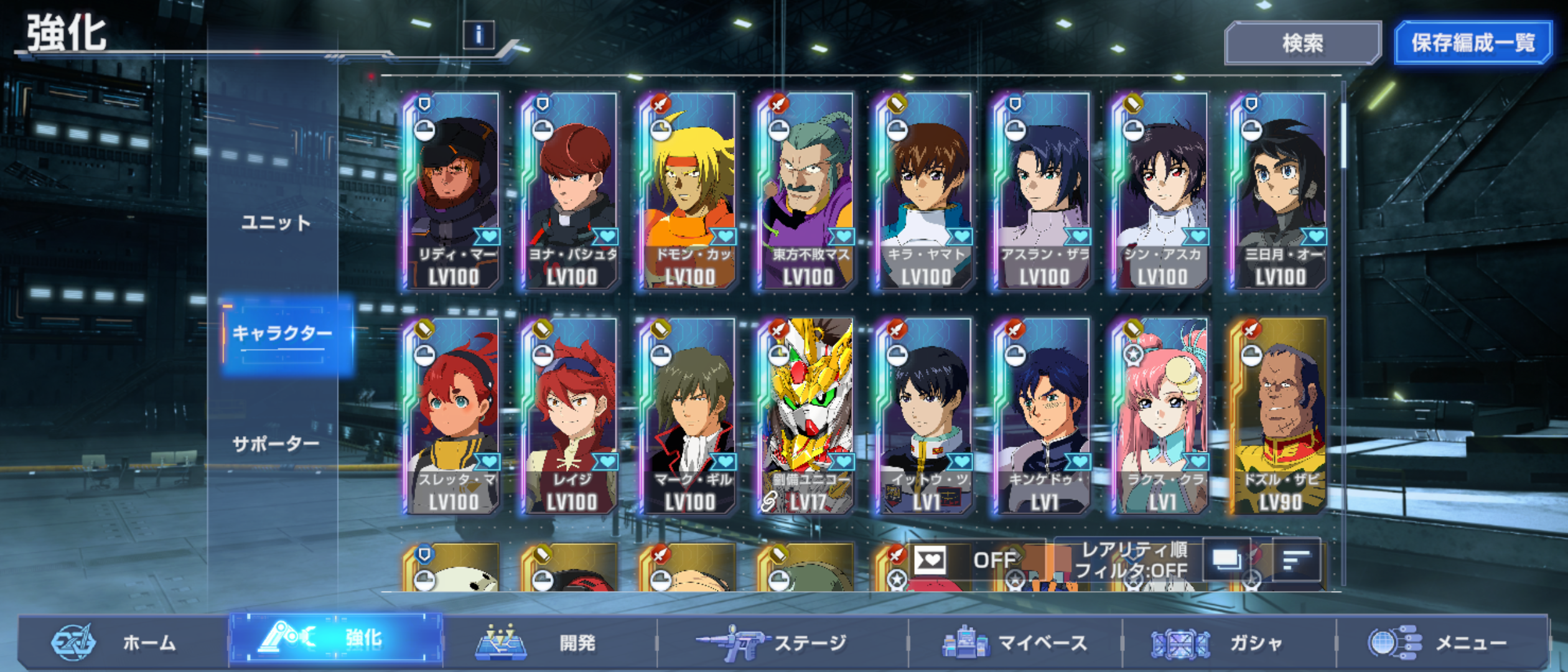Select the レイジ character card
Viewport: 1568px width, 672px height.
coord(571,417)
